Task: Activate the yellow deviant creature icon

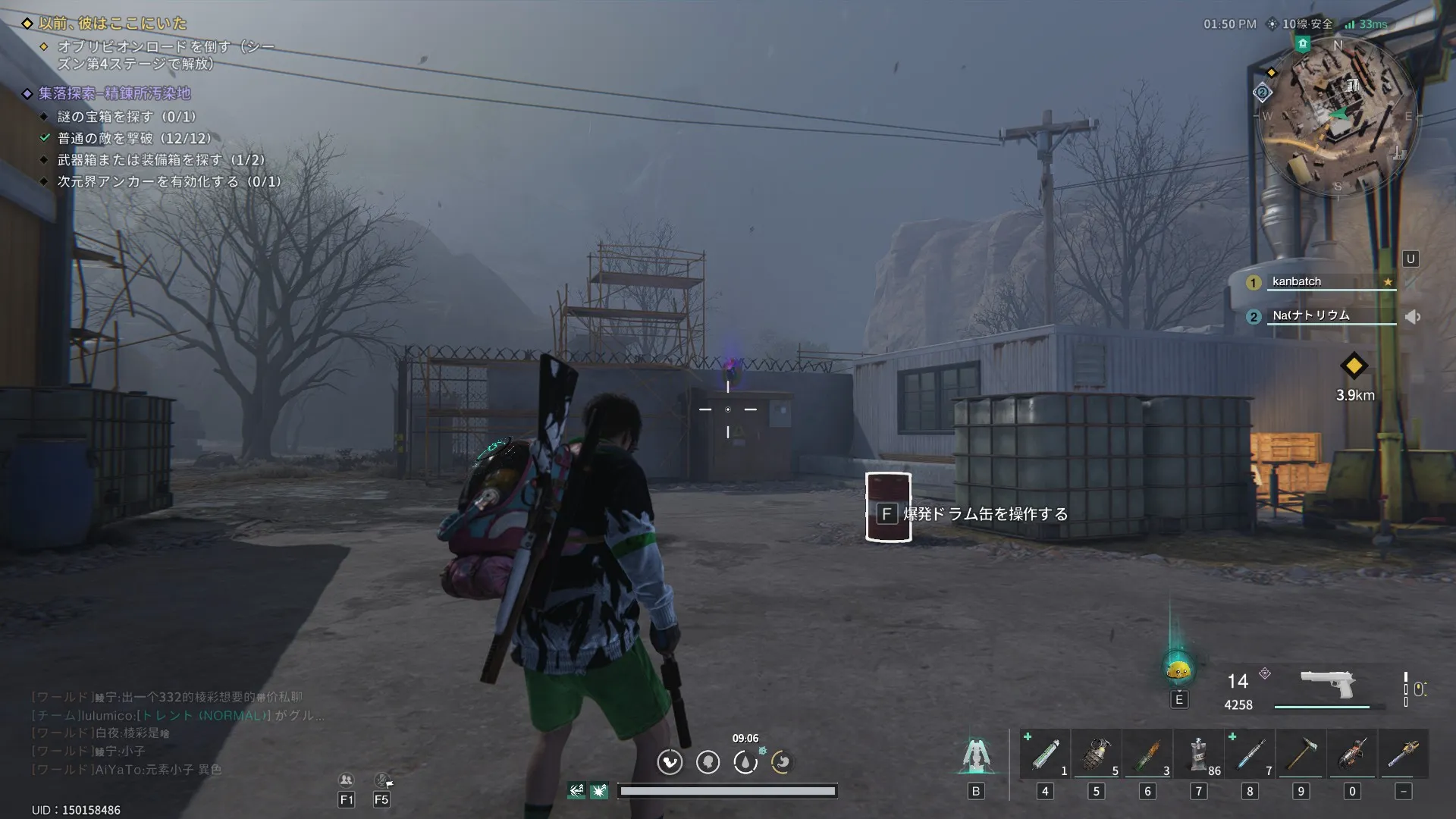Action: tap(1178, 670)
